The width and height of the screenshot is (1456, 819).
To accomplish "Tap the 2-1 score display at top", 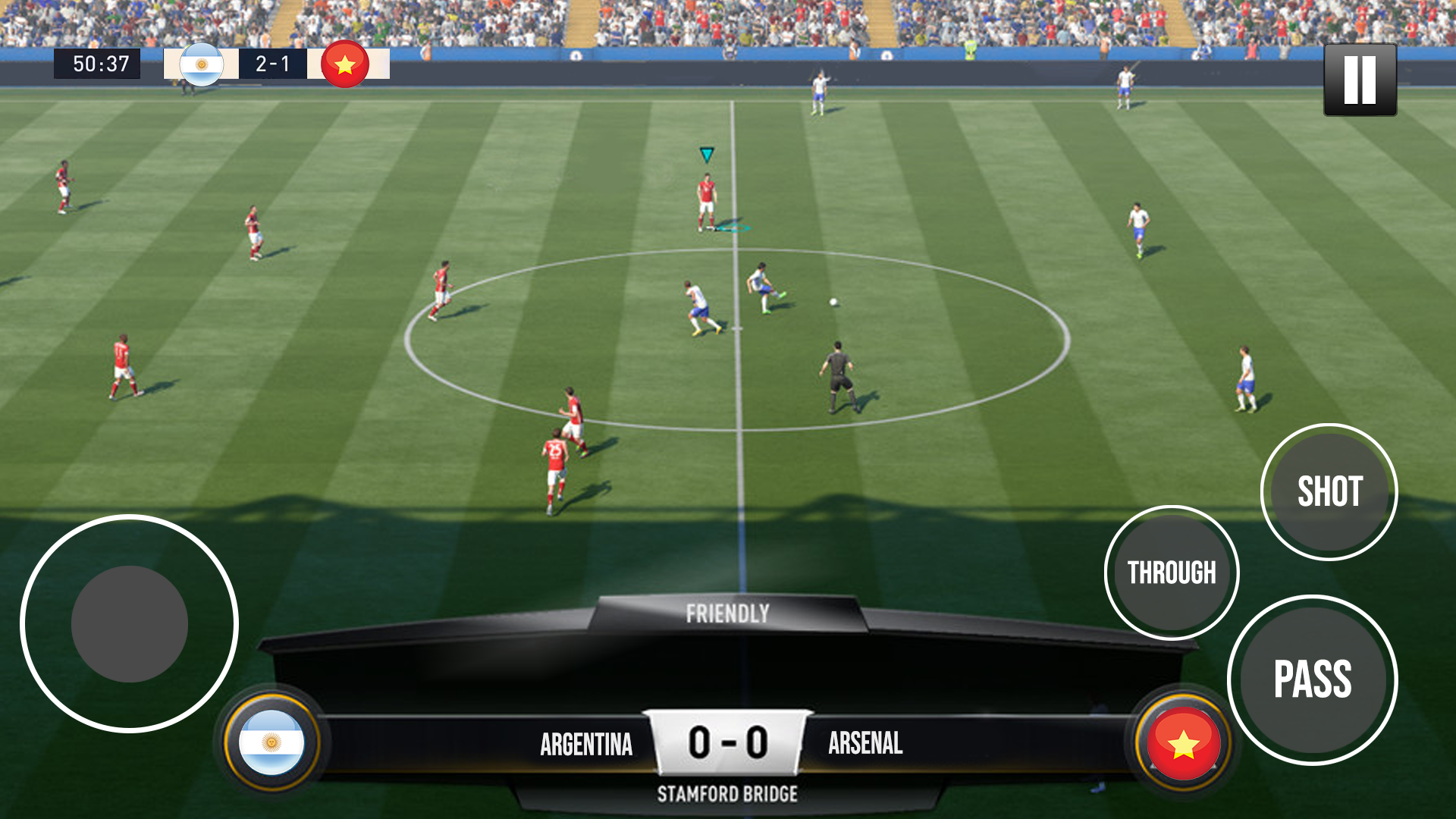I will point(274,64).
